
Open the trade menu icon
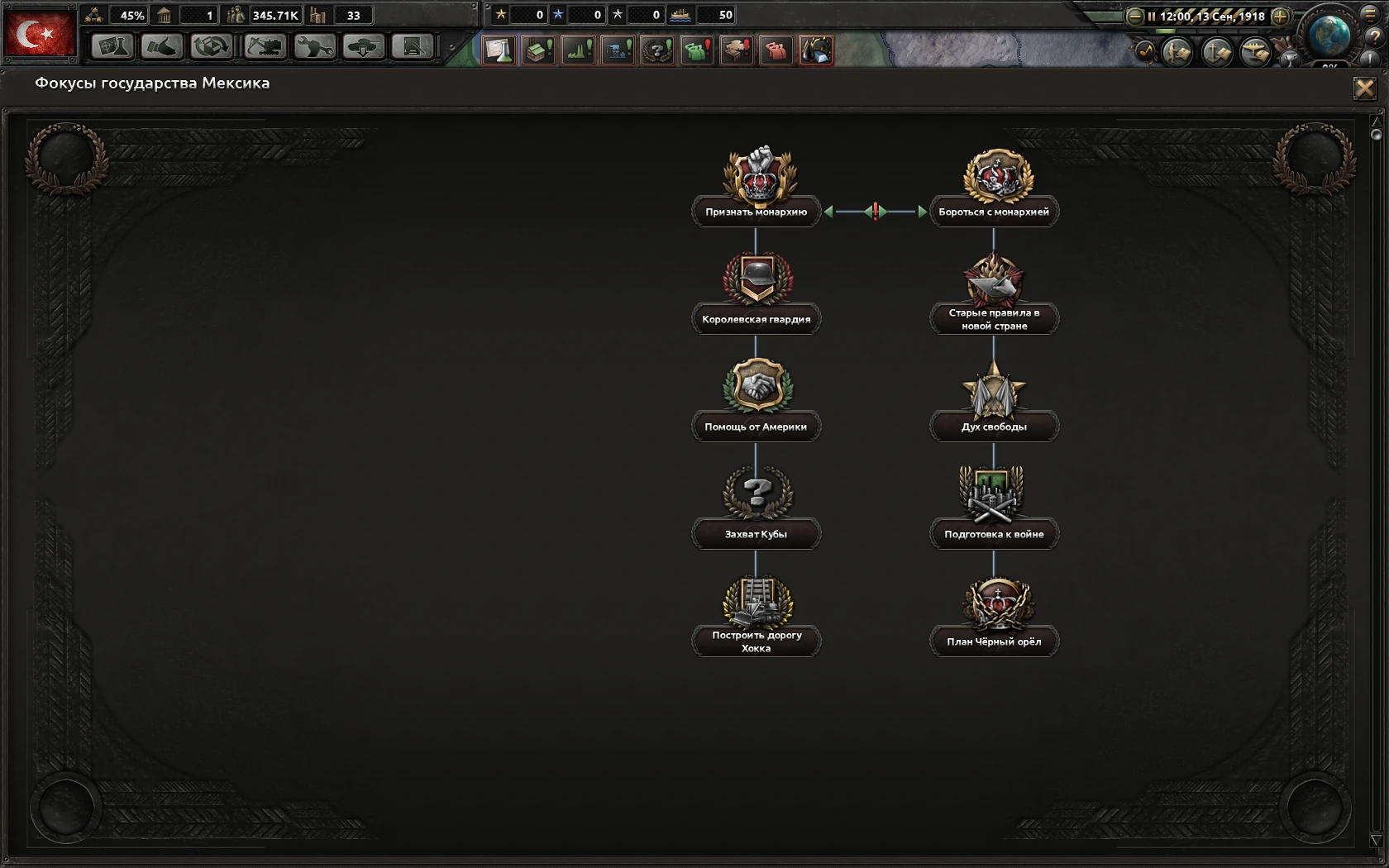[x=211, y=48]
